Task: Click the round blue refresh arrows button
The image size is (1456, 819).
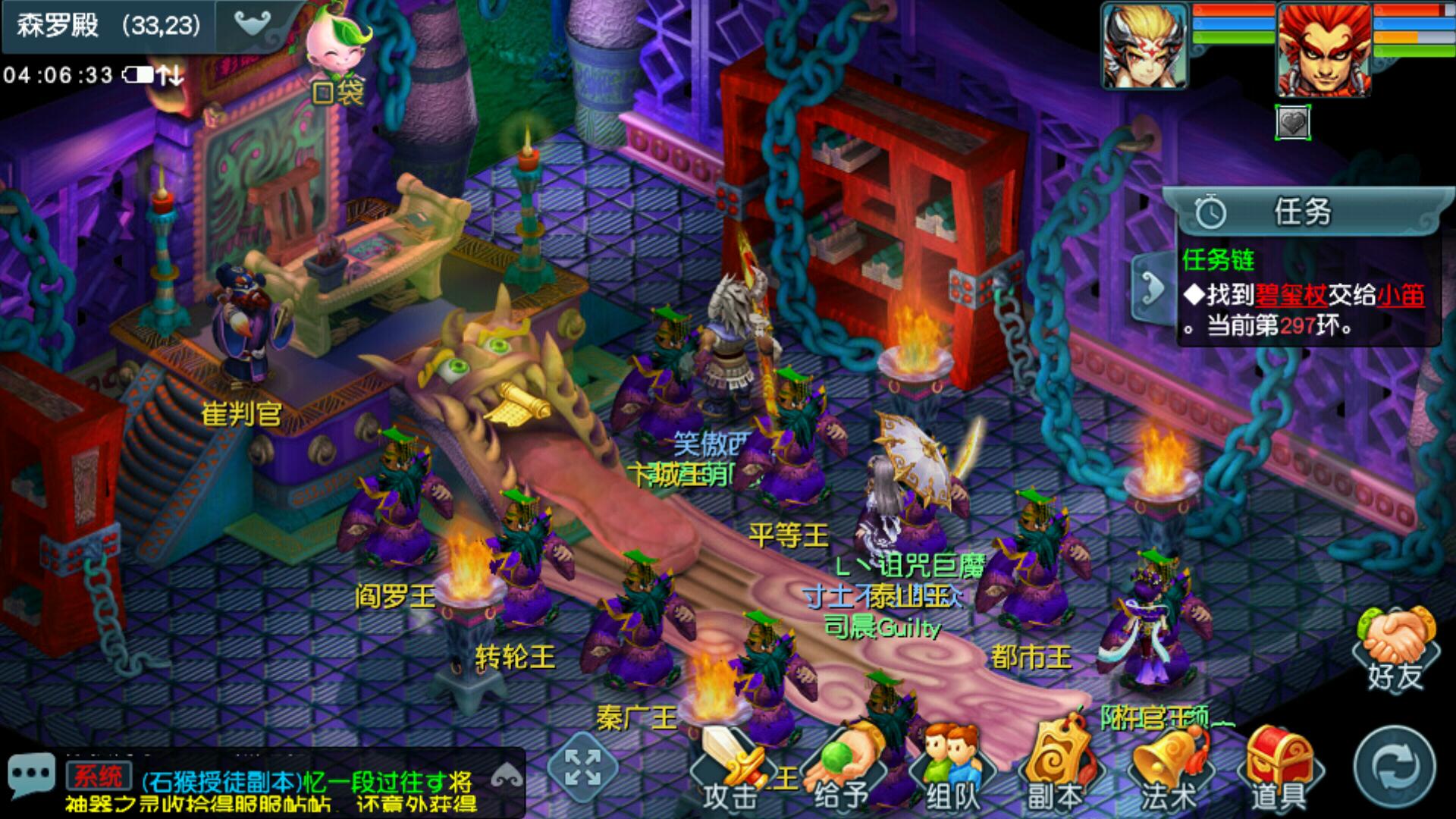Action: point(1395,768)
